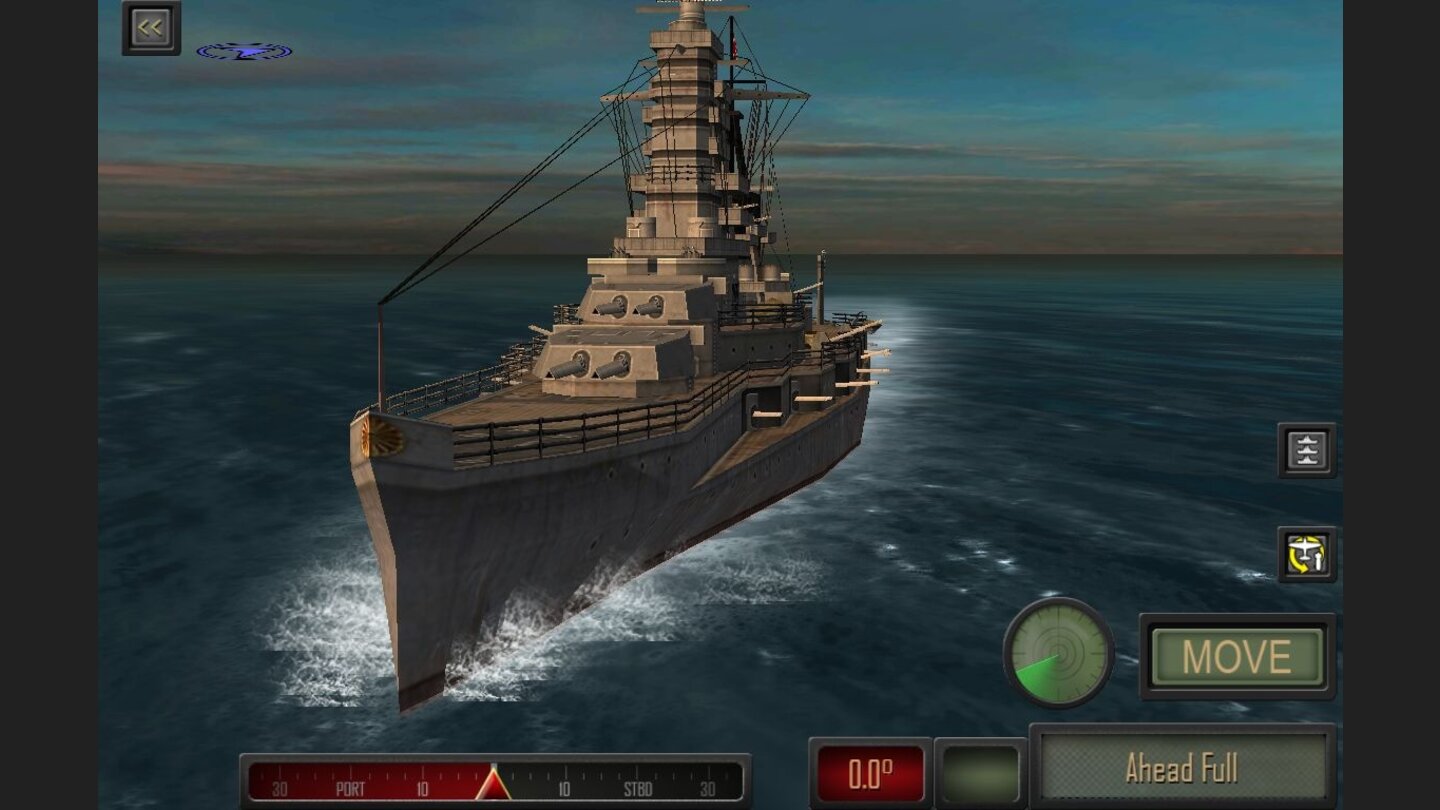Tap the stacked warships panel icon
This screenshot has width=1440, height=810.
click(x=1307, y=450)
